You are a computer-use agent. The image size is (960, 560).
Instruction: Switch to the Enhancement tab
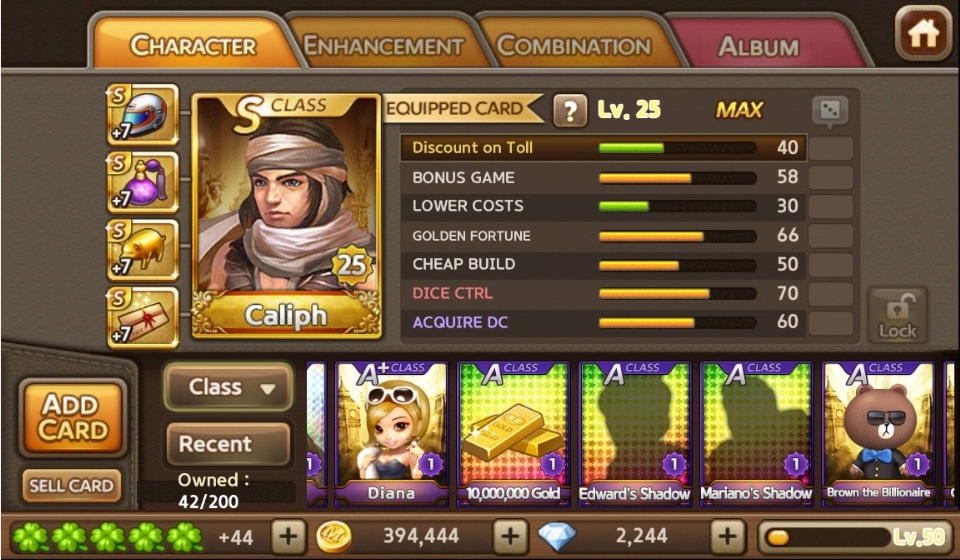[383, 46]
